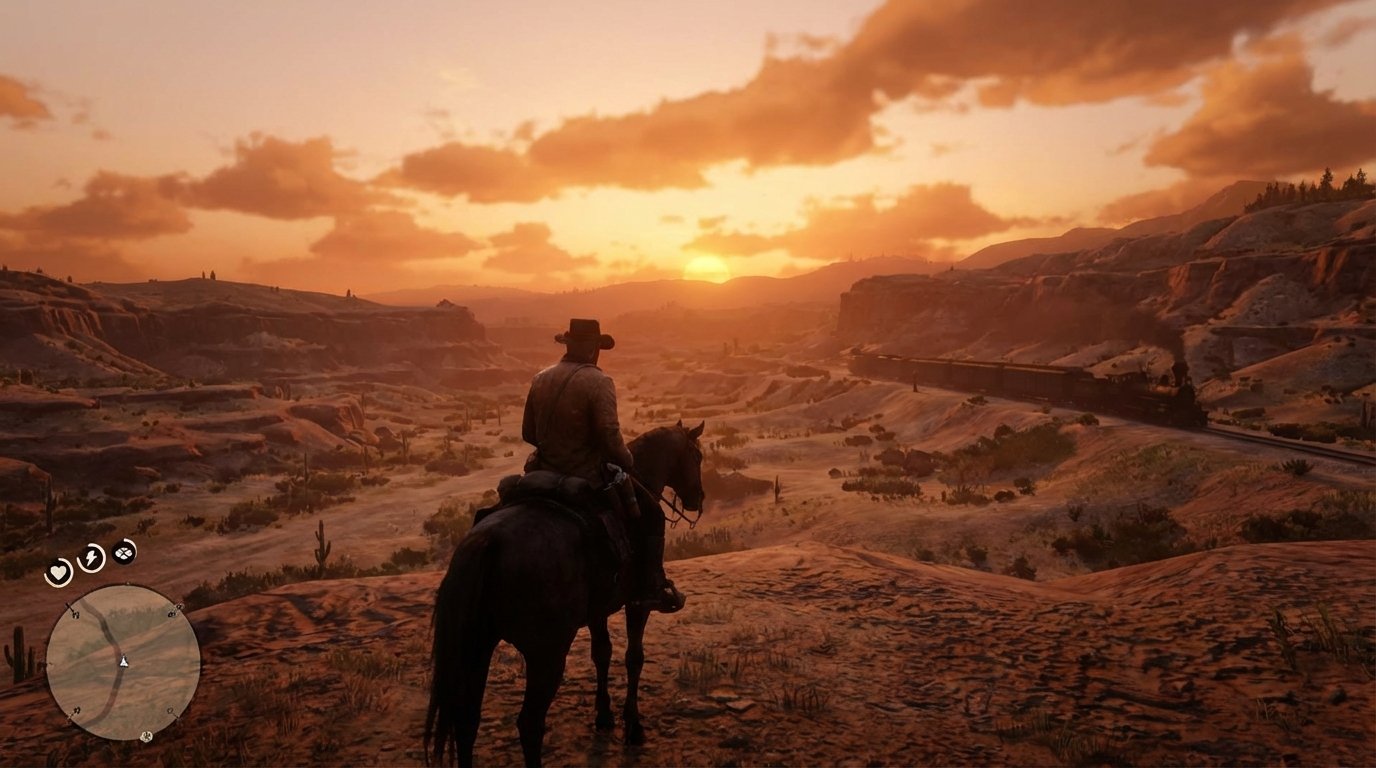Click the top-right cactus marker on the minimap

coord(173,611)
